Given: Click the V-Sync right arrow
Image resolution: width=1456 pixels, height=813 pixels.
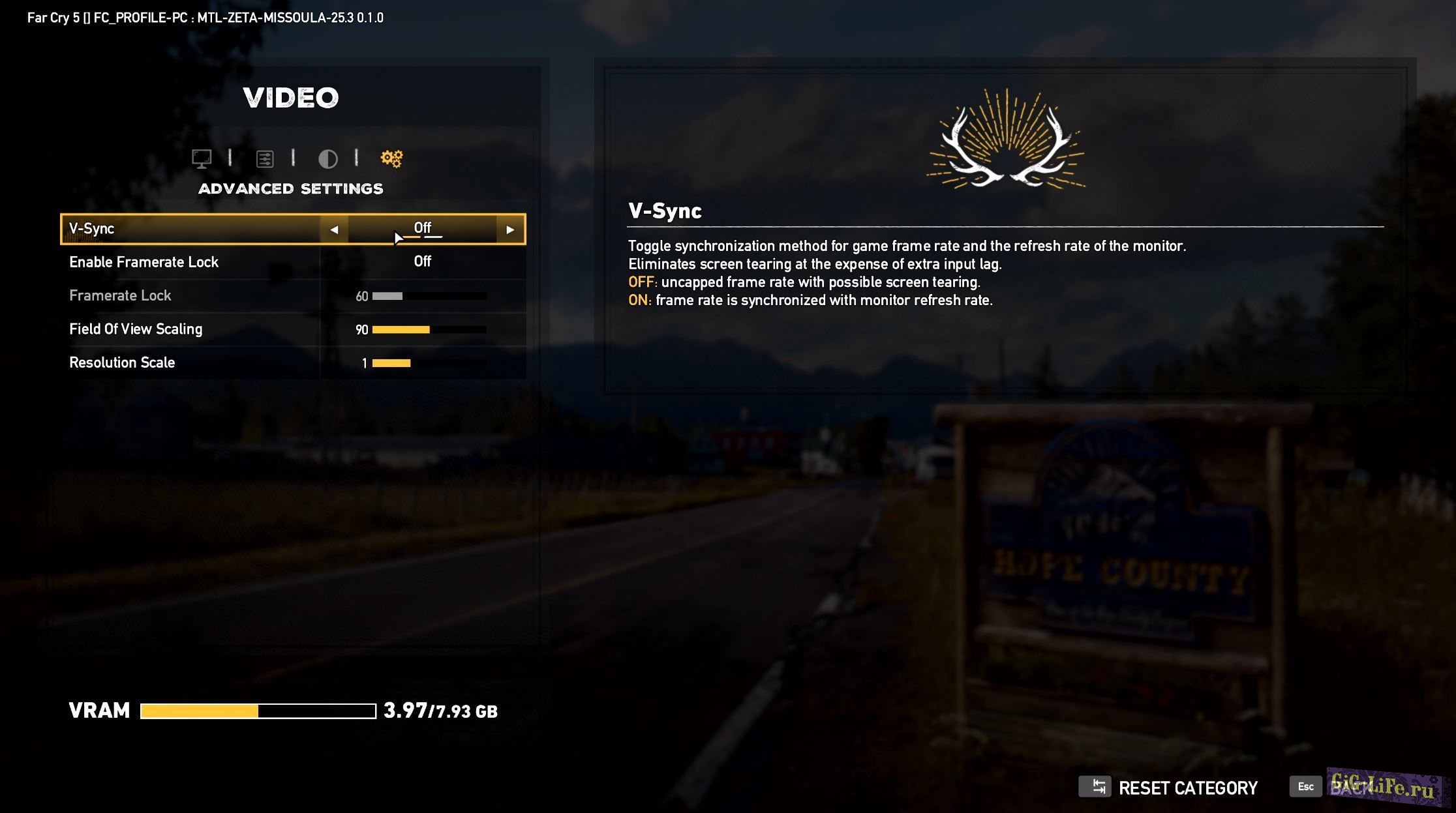Looking at the screenshot, I should pos(510,229).
